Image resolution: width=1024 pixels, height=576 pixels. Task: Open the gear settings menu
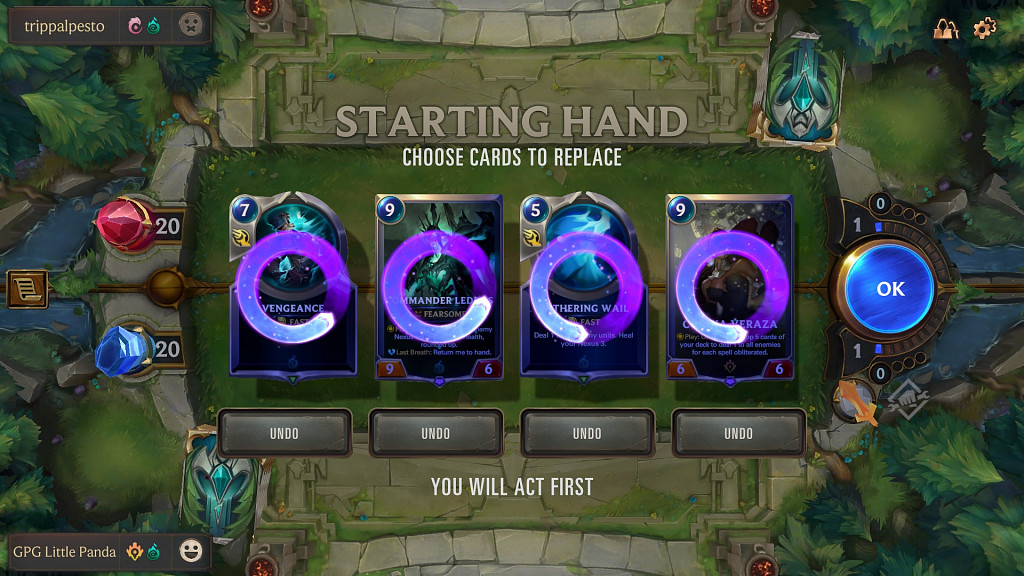tap(985, 28)
